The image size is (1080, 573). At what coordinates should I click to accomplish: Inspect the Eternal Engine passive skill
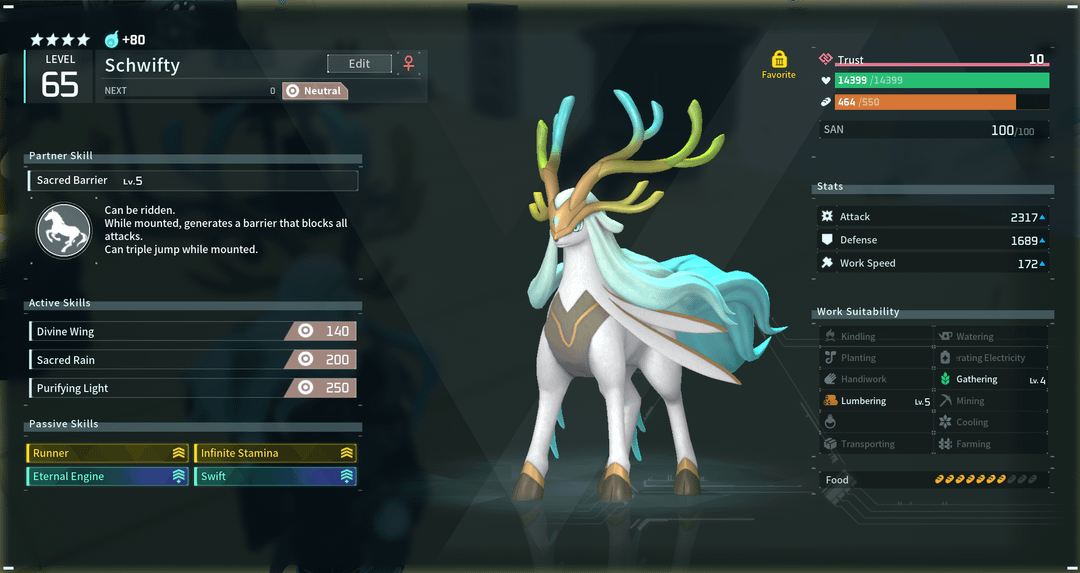pyautogui.click(x=108, y=477)
